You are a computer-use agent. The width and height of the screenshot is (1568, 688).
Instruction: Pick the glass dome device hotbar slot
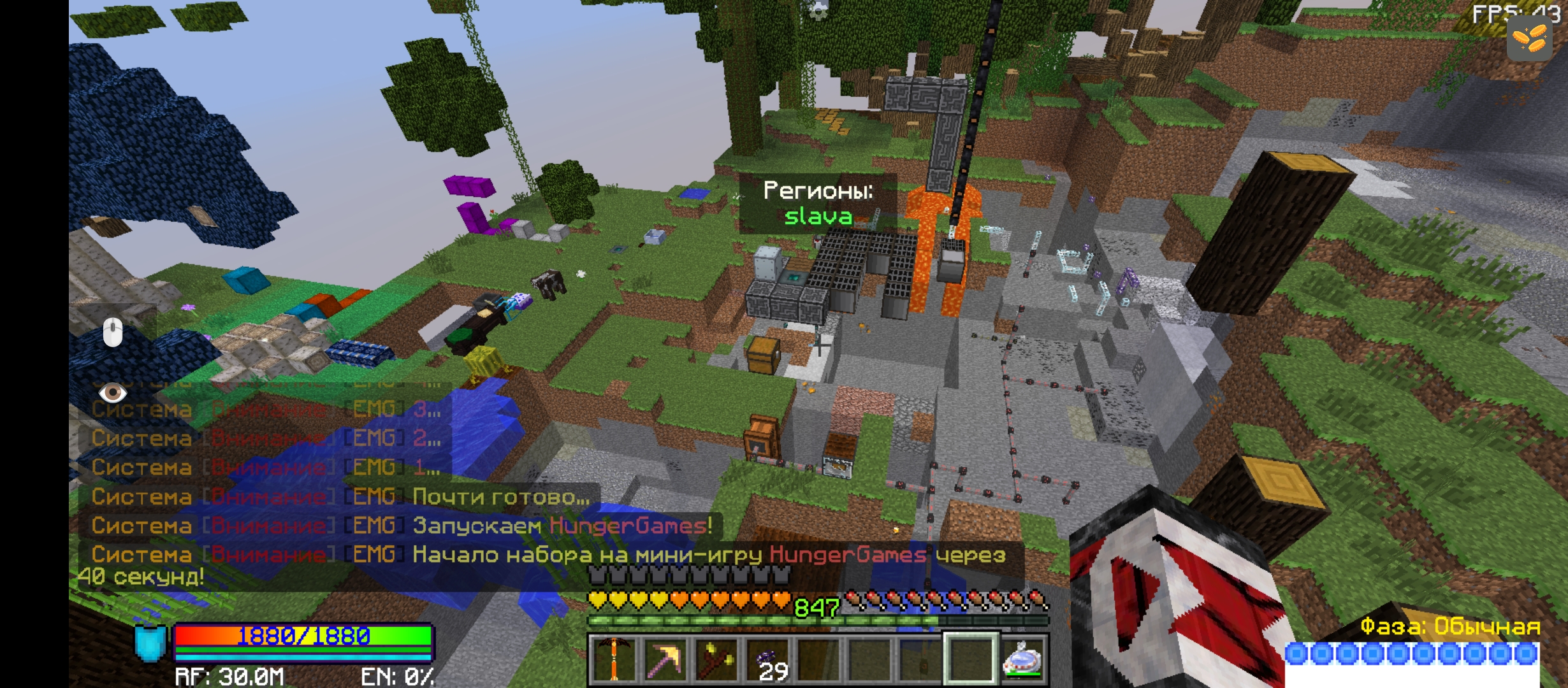point(1023,659)
